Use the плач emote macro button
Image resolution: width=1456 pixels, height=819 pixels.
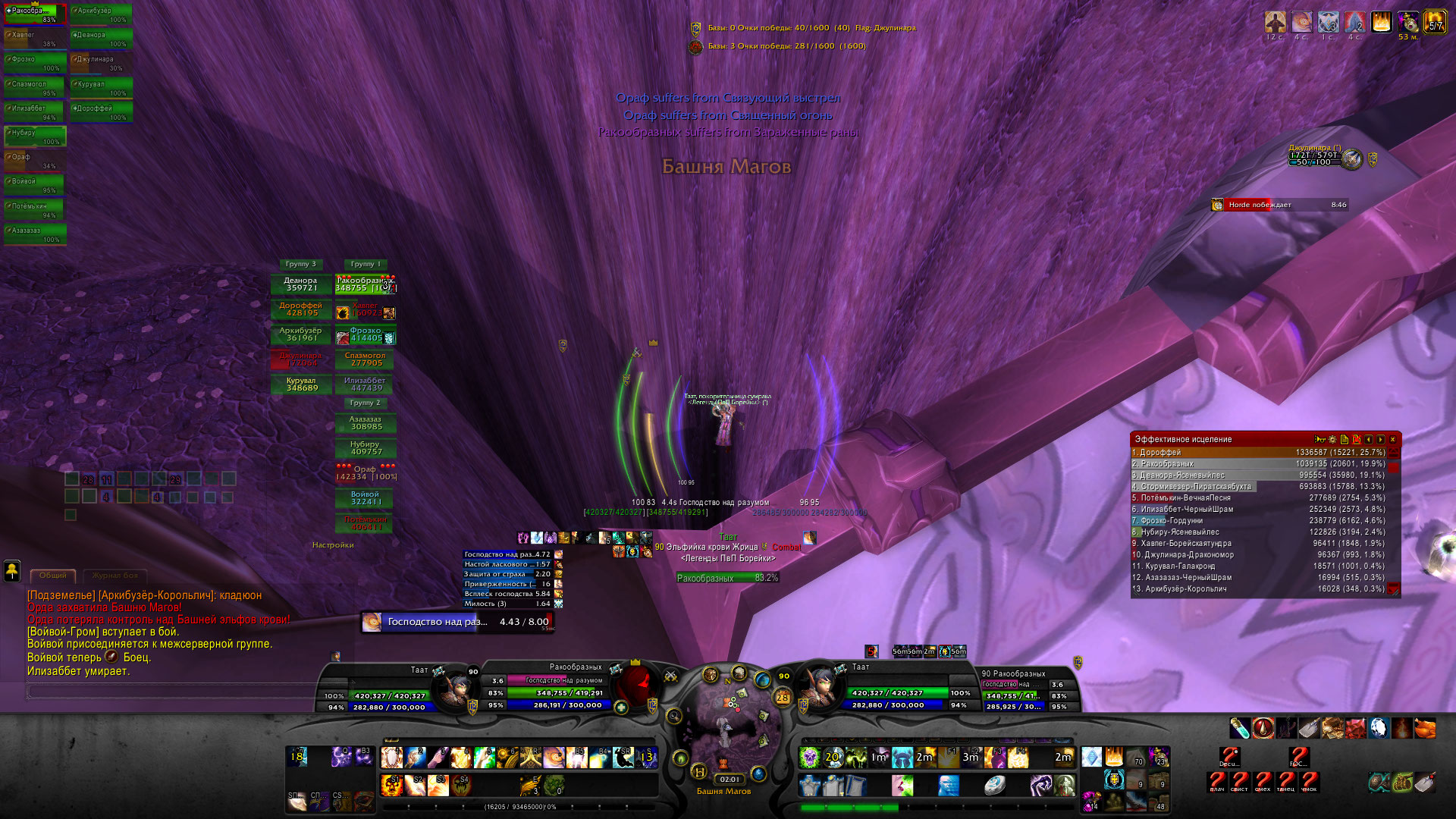click(1217, 781)
